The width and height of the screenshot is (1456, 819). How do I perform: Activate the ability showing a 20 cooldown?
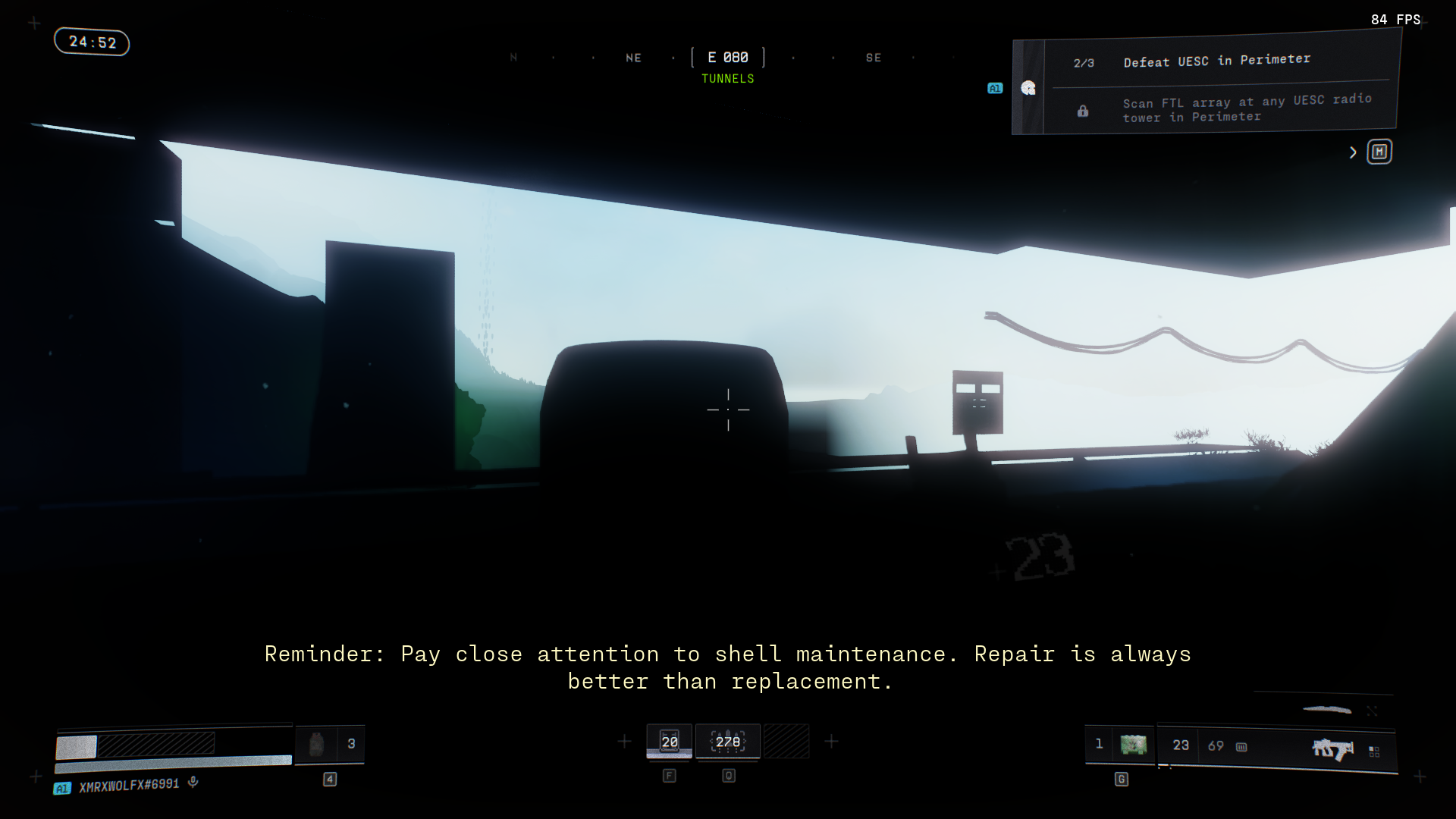[669, 742]
